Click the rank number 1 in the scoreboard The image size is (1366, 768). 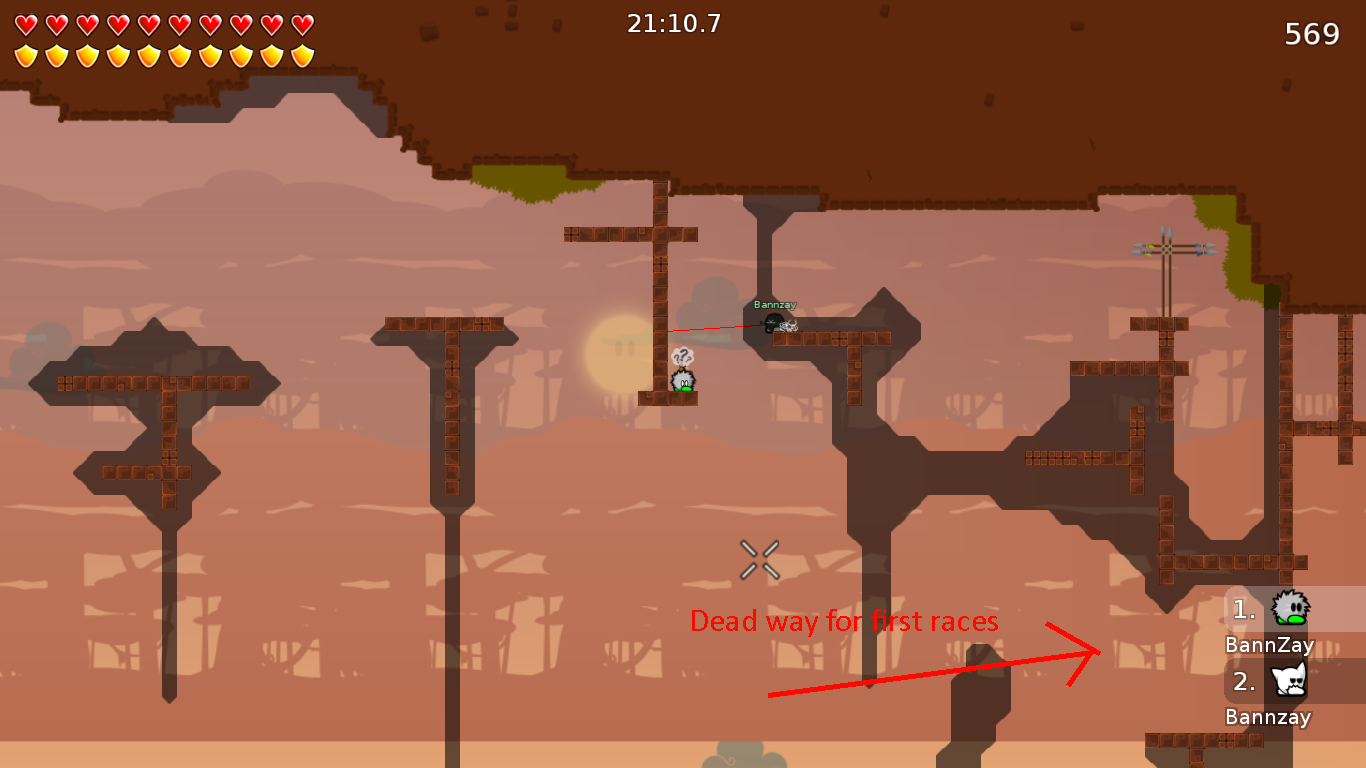[1240, 607]
